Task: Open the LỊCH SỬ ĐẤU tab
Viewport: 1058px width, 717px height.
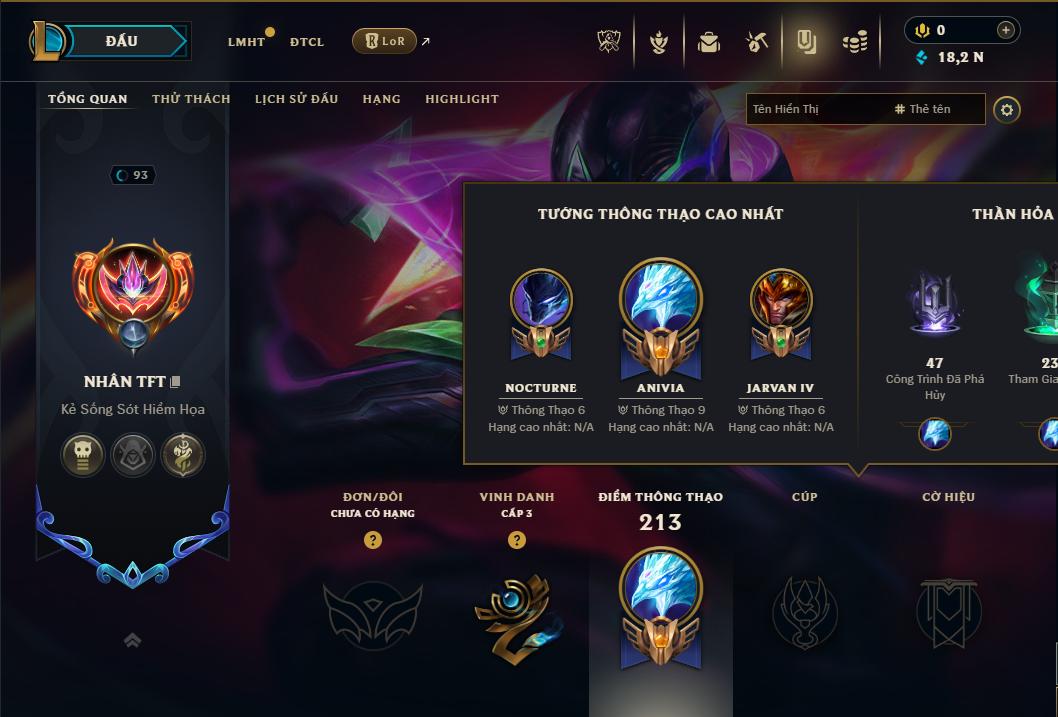Action: pos(296,99)
